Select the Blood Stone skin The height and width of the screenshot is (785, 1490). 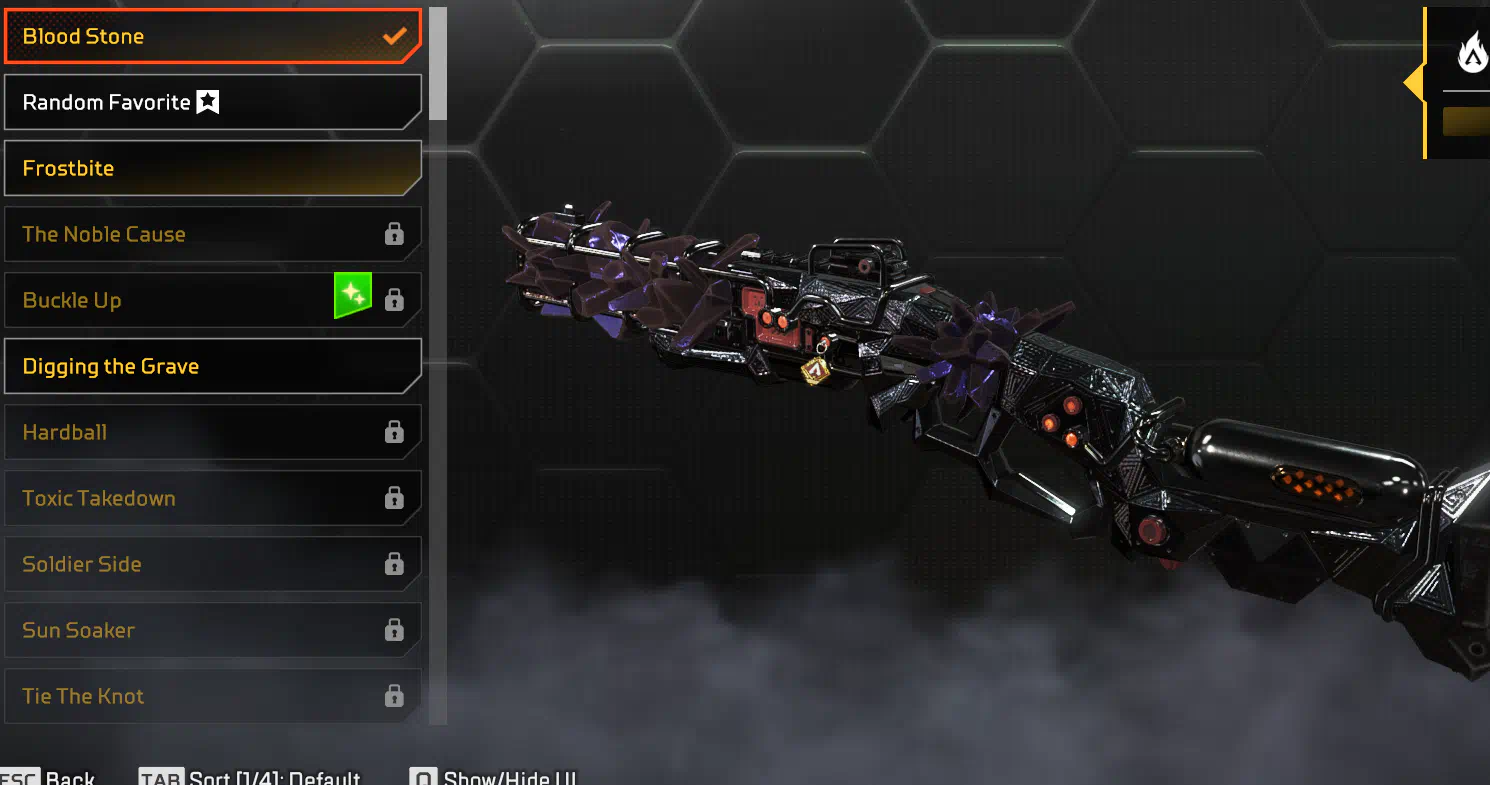point(212,36)
